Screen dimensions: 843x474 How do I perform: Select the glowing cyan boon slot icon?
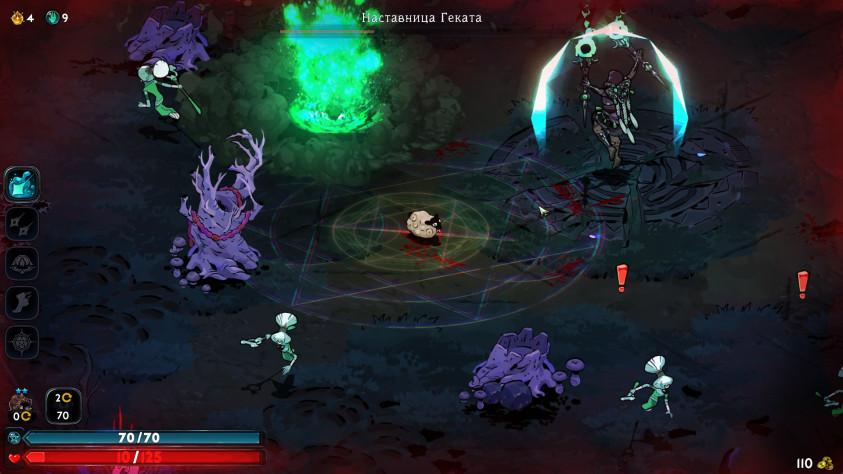[22, 184]
